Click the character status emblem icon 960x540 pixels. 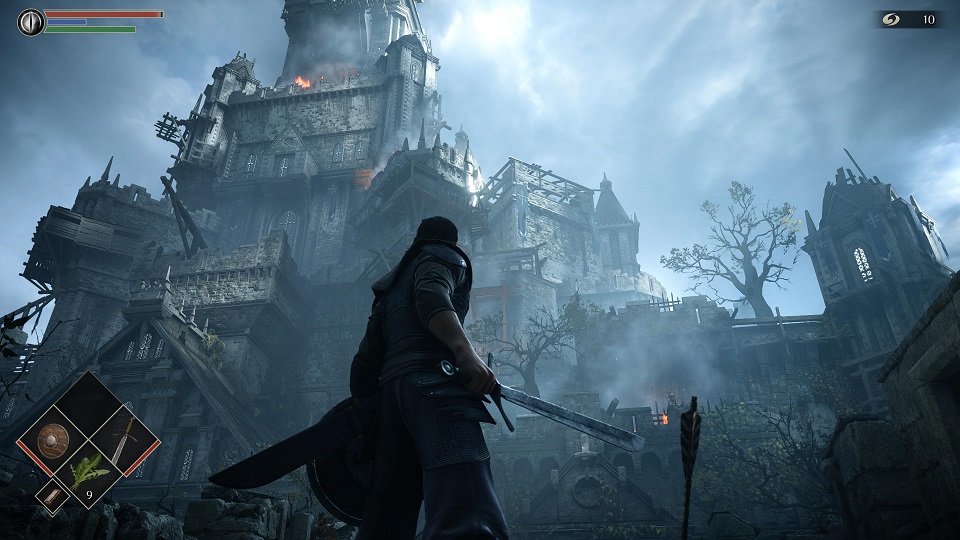coord(31,22)
